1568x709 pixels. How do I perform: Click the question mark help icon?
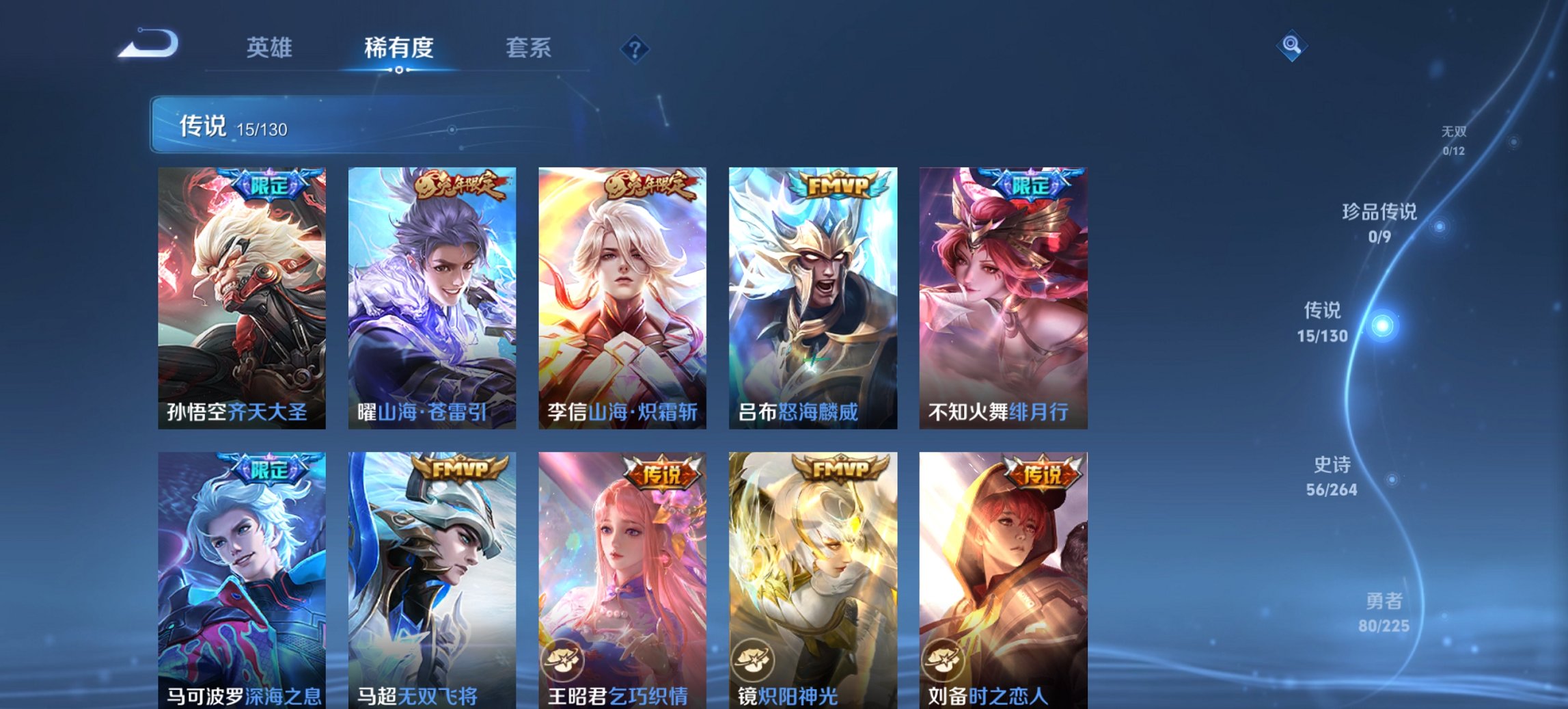click(635, 48)
